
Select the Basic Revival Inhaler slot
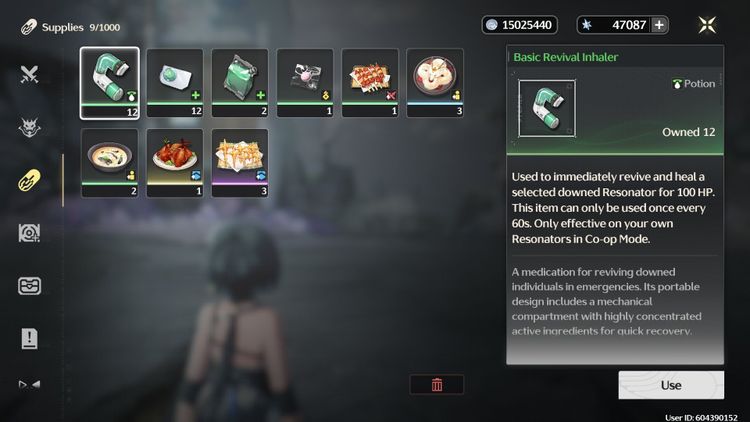pos(109,82)
